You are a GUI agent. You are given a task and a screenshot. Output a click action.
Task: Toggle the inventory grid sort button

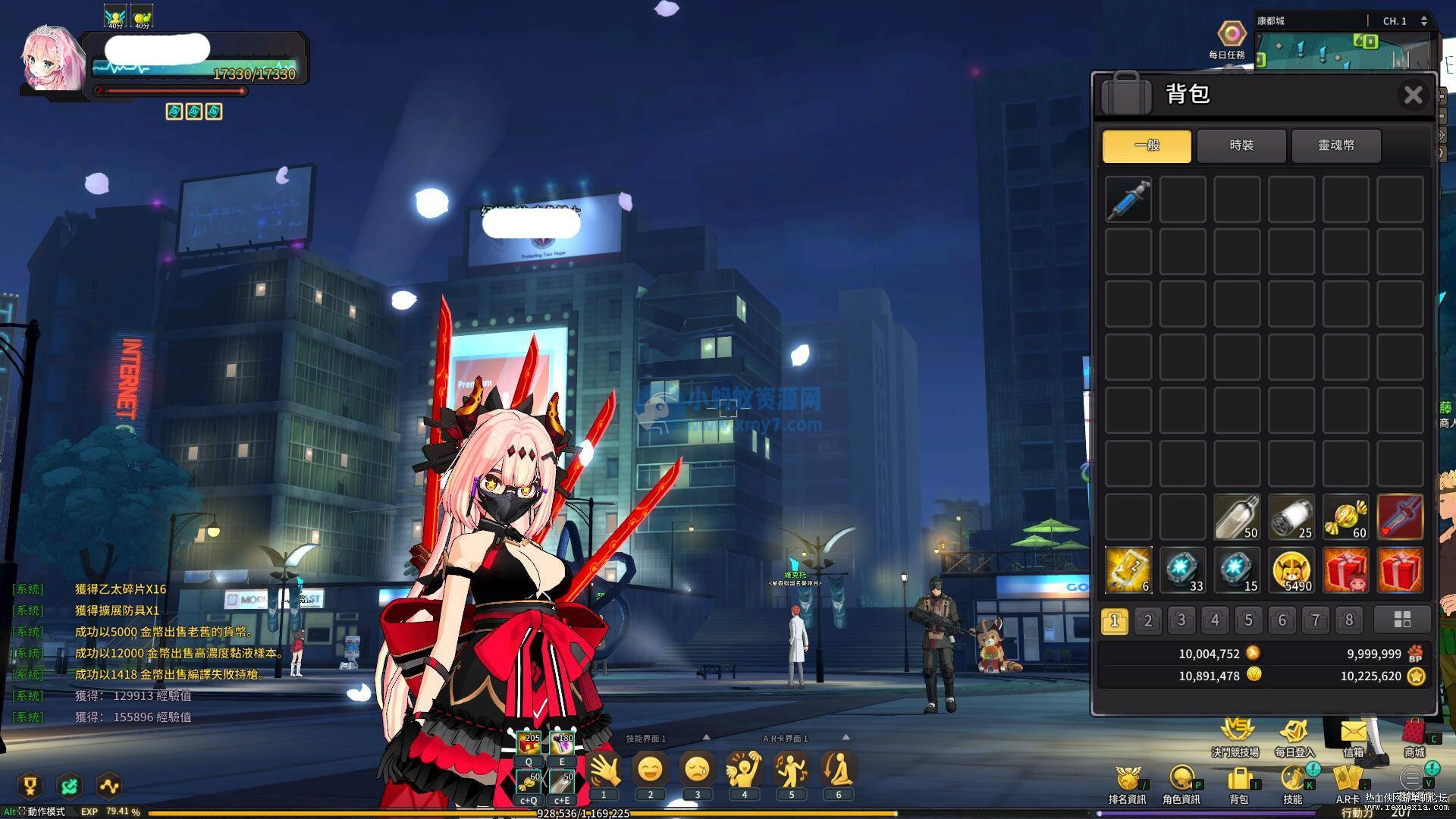pyautogui.click(x=1401, y=620)
